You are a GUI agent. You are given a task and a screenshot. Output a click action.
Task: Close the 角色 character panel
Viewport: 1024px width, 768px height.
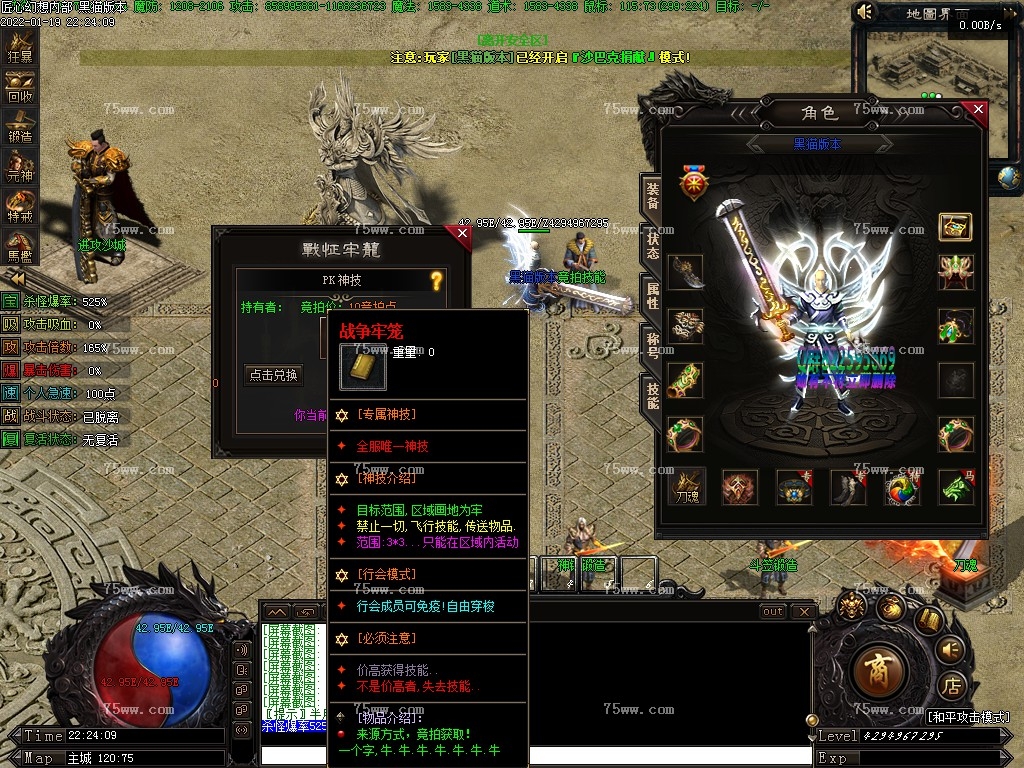[x=977, y=110]
